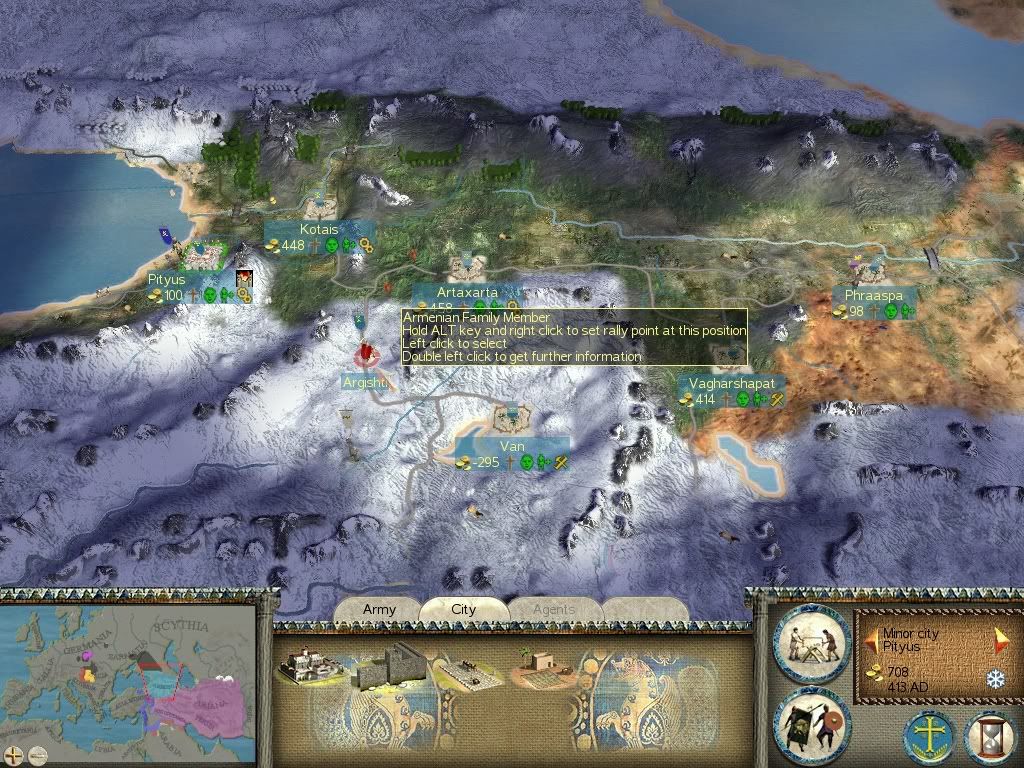Select the Phraaspa settlement label

[x=873, y=296]
